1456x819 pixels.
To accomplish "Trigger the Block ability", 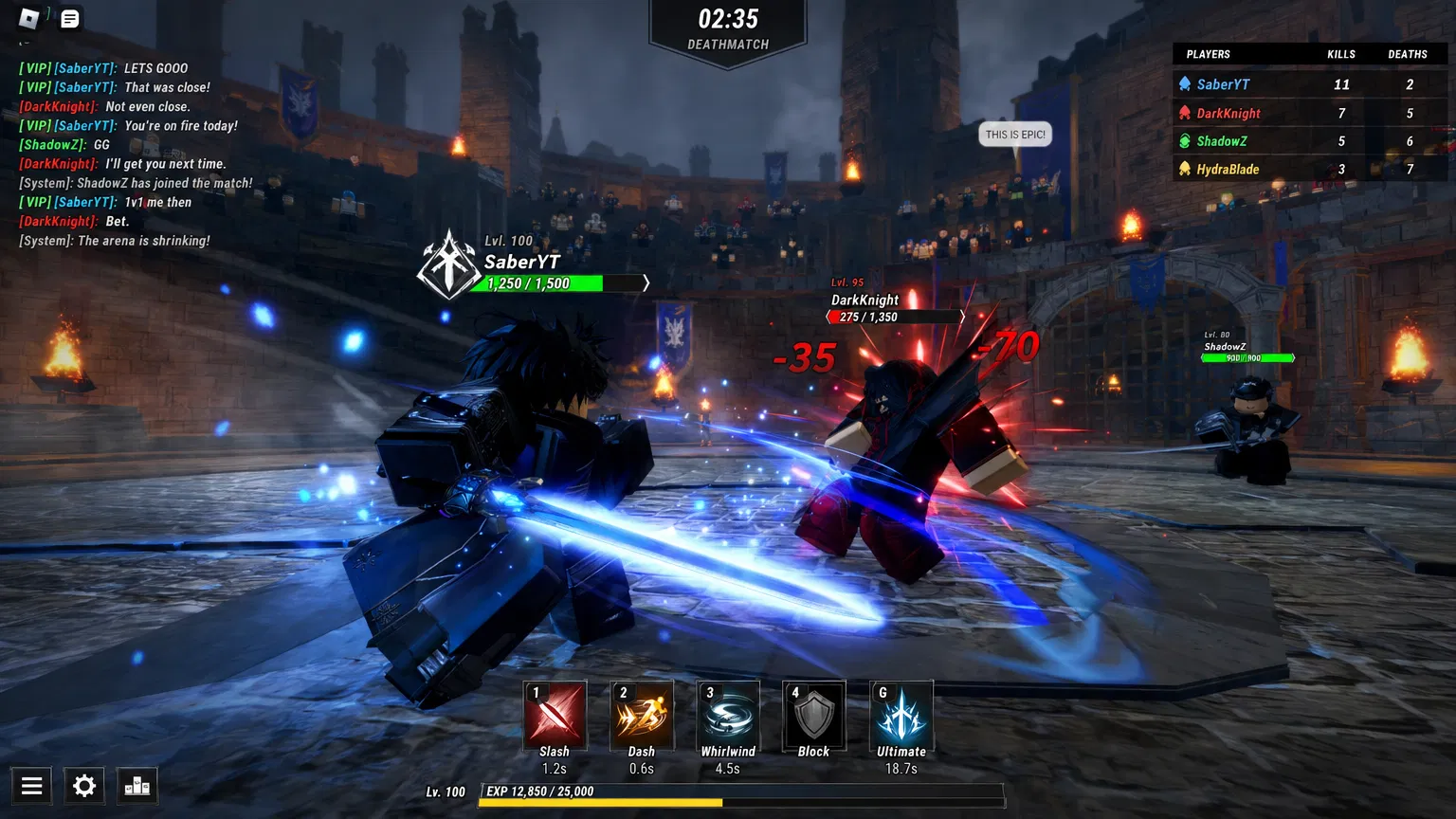I will (813, 716).
